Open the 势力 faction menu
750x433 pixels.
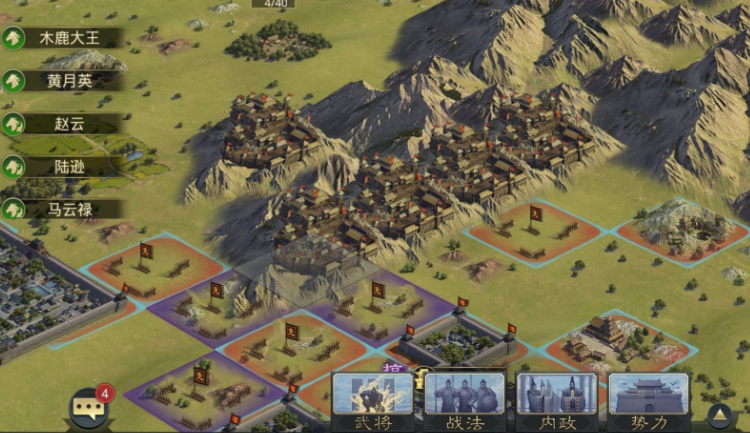coord(648,402)
